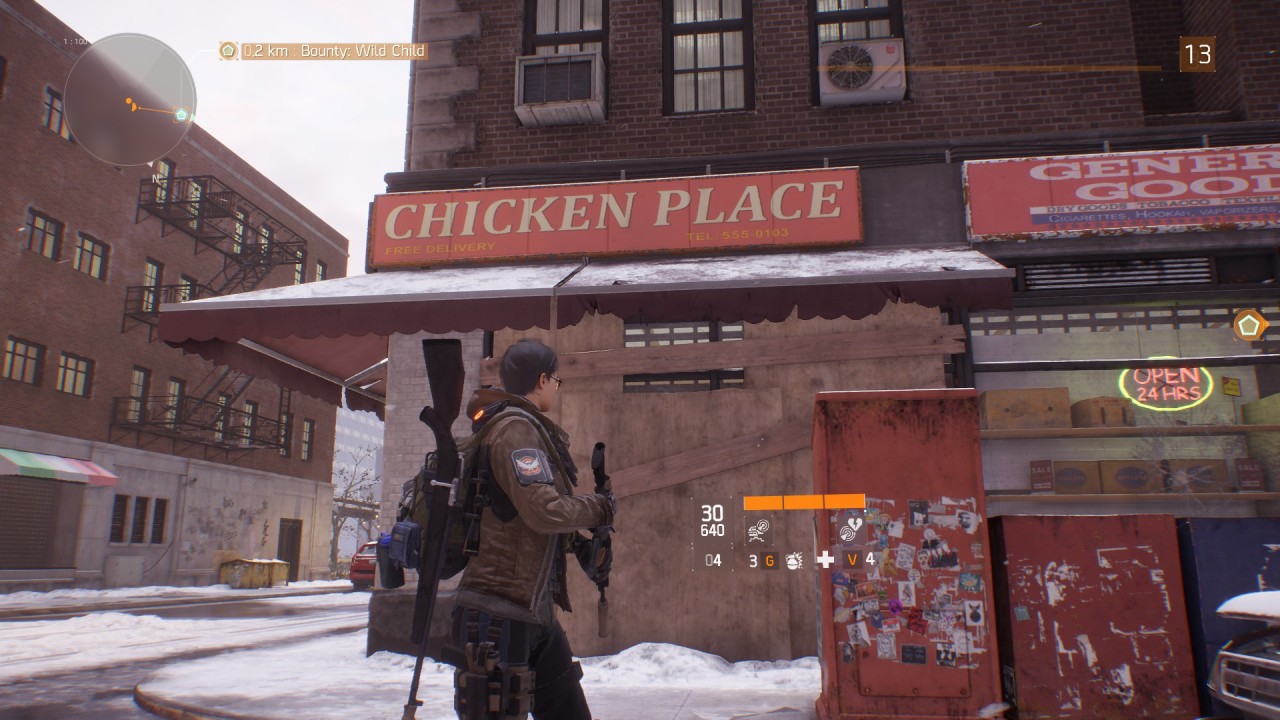1280x720 pixels.
Task: Select the grenade icon
Action: [x=795, y=560]
